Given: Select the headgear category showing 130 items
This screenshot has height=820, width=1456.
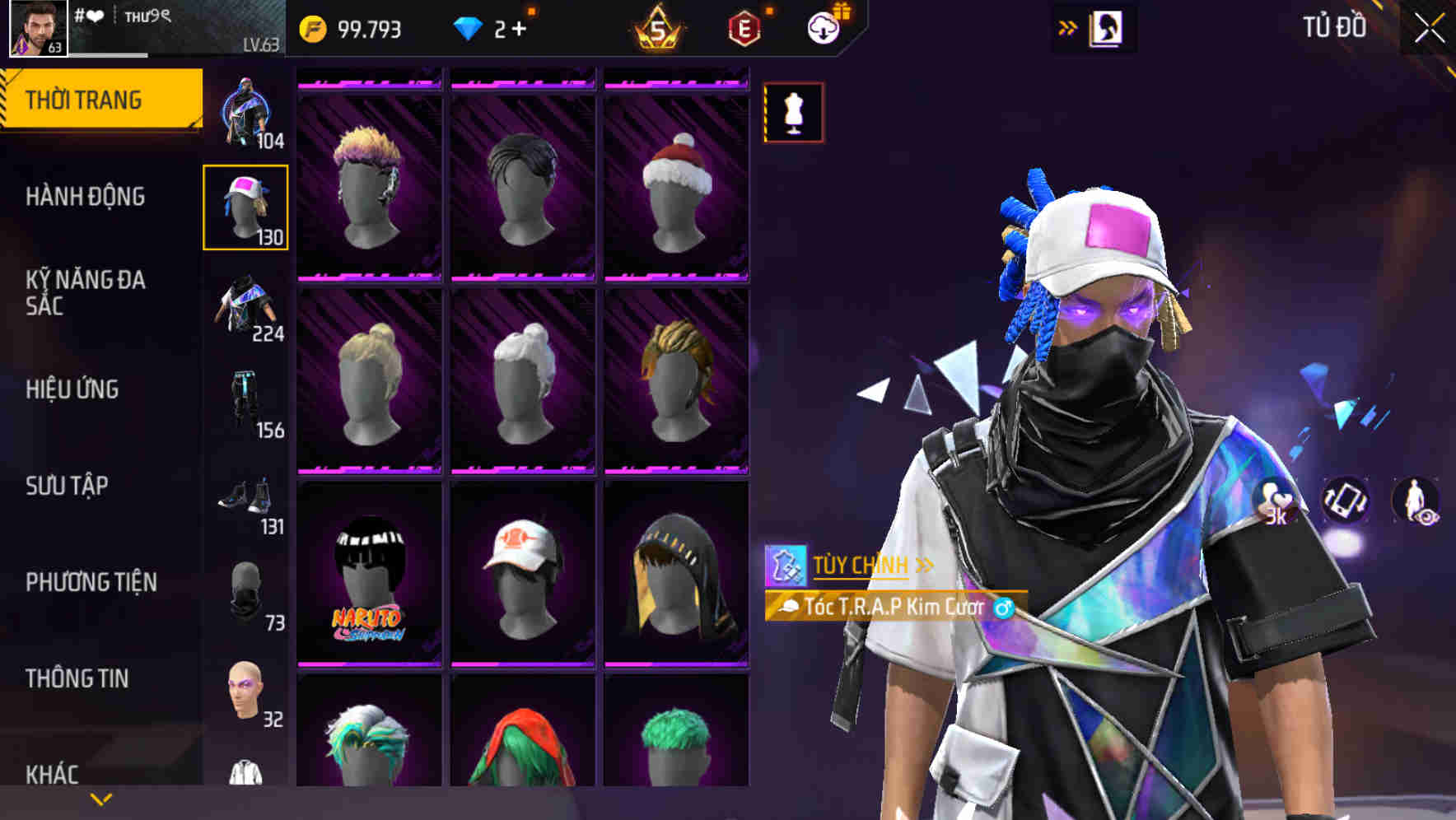Looking at the screenshot, I should point(245,205).
